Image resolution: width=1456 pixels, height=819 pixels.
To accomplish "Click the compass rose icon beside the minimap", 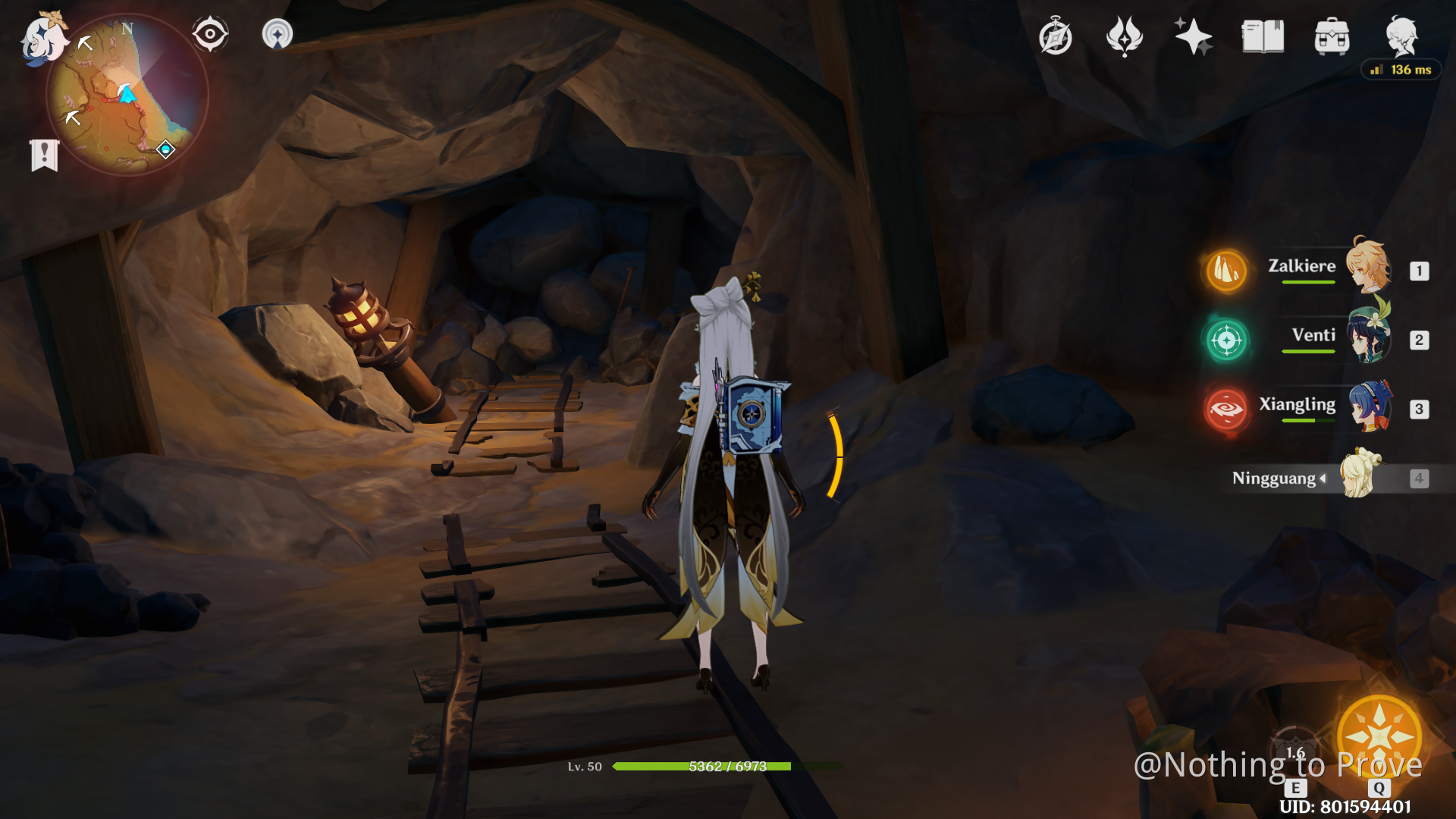I will click(210, 32).
